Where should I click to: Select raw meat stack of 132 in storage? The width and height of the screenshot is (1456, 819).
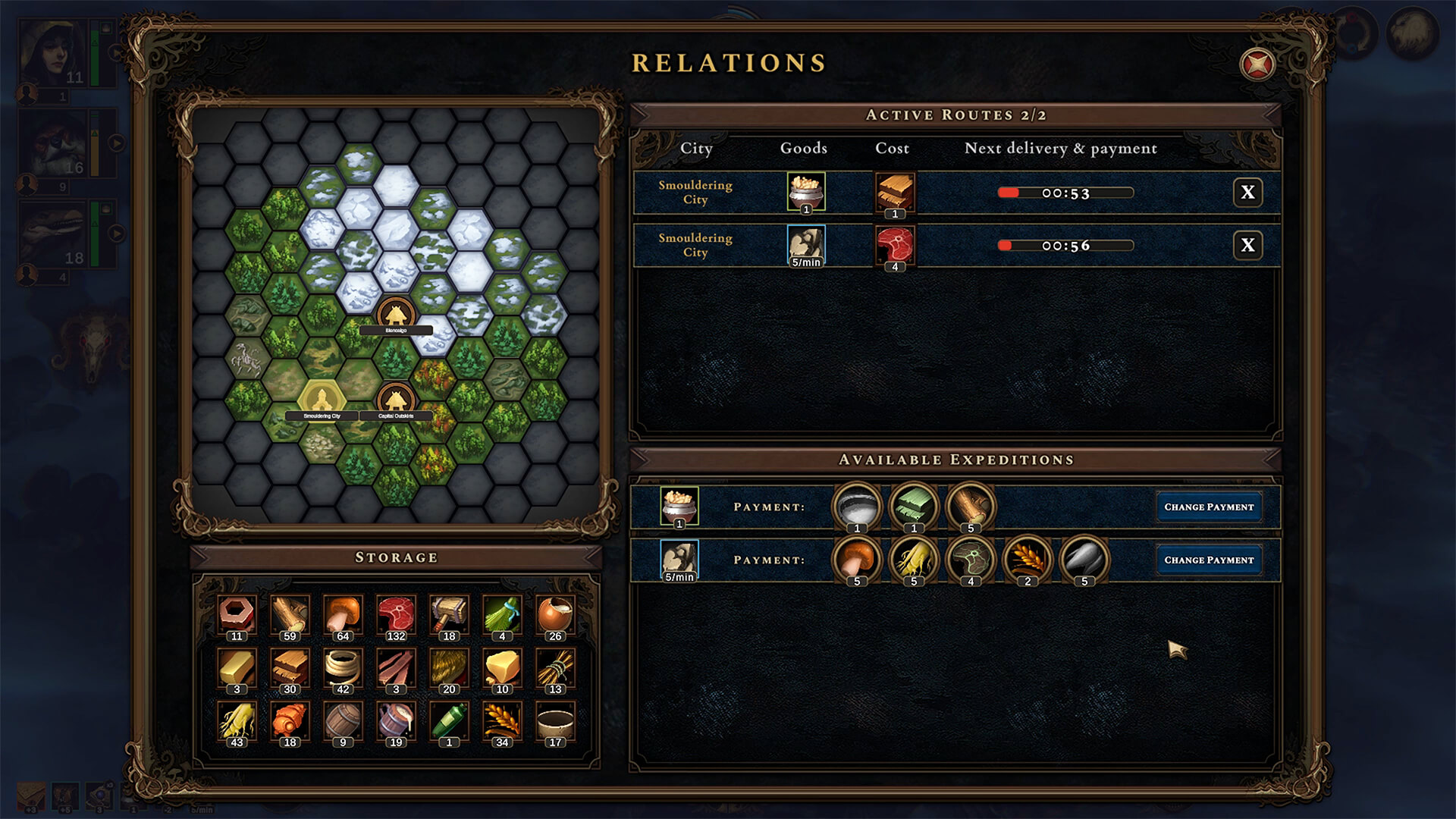click(x=396, y=615)
